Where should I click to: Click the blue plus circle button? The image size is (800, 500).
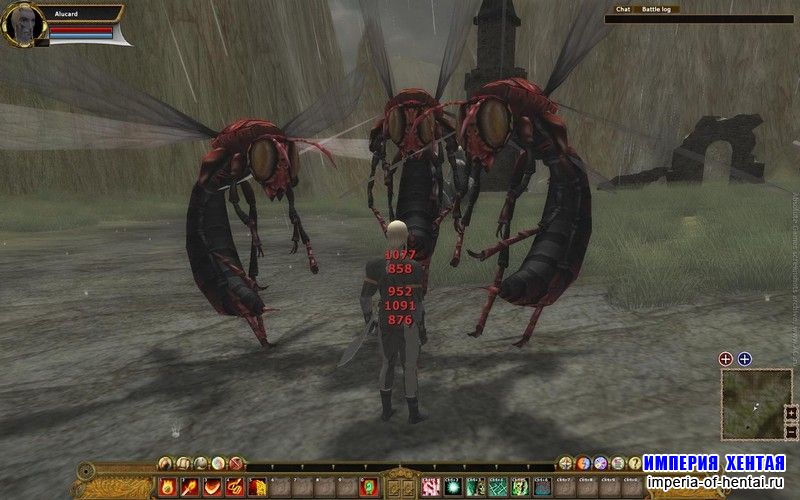pyautogui.click(x=744, y=359)
